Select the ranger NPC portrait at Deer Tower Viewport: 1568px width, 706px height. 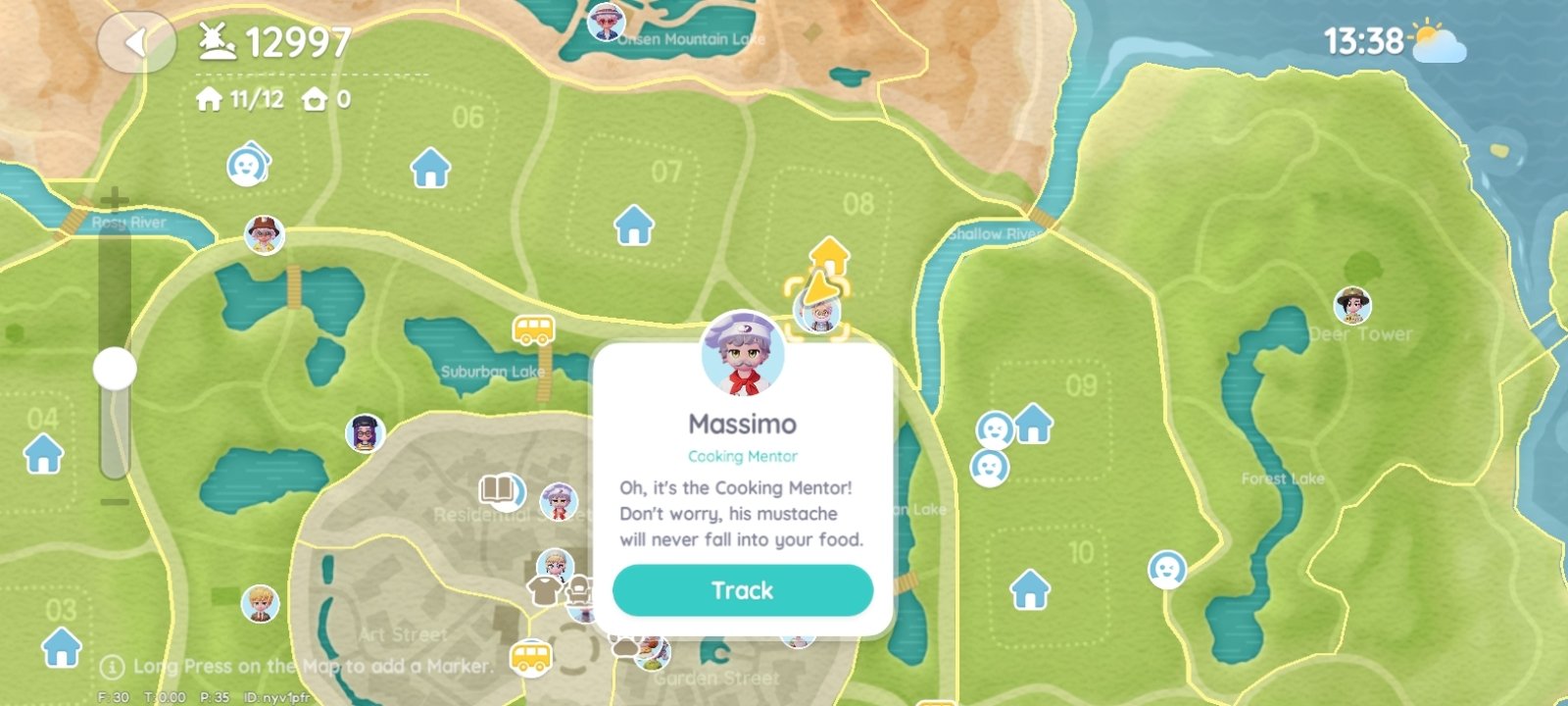[1352, 306]
